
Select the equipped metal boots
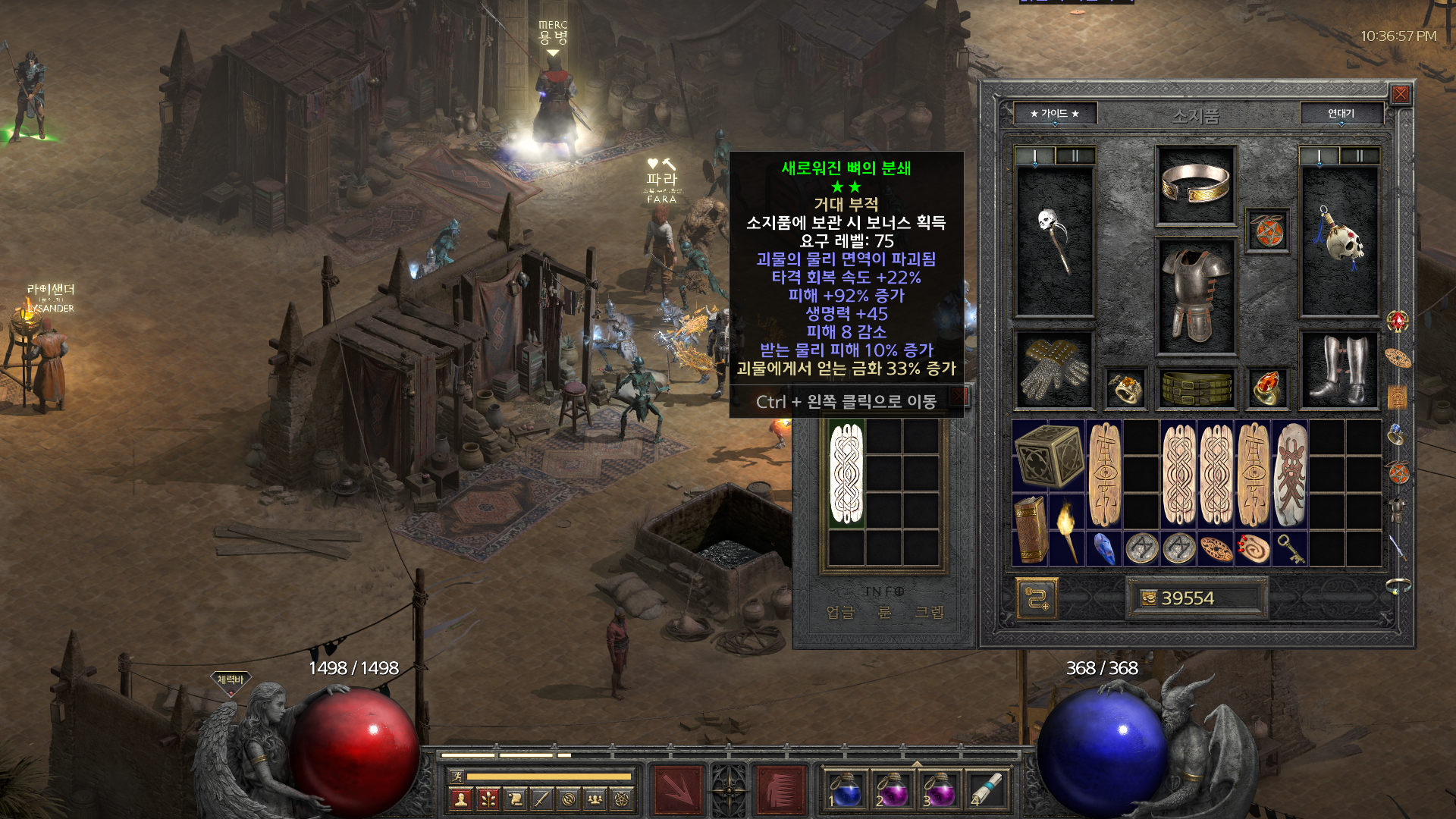coord(1339,370)
